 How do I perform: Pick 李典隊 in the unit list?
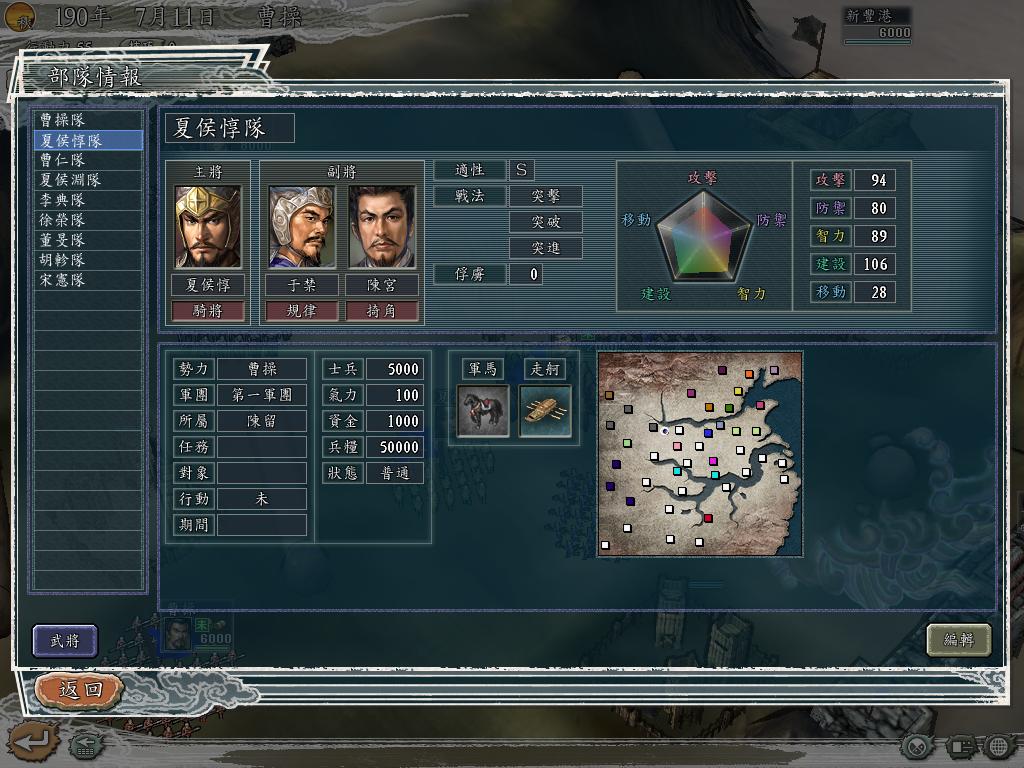coord(86,200)
